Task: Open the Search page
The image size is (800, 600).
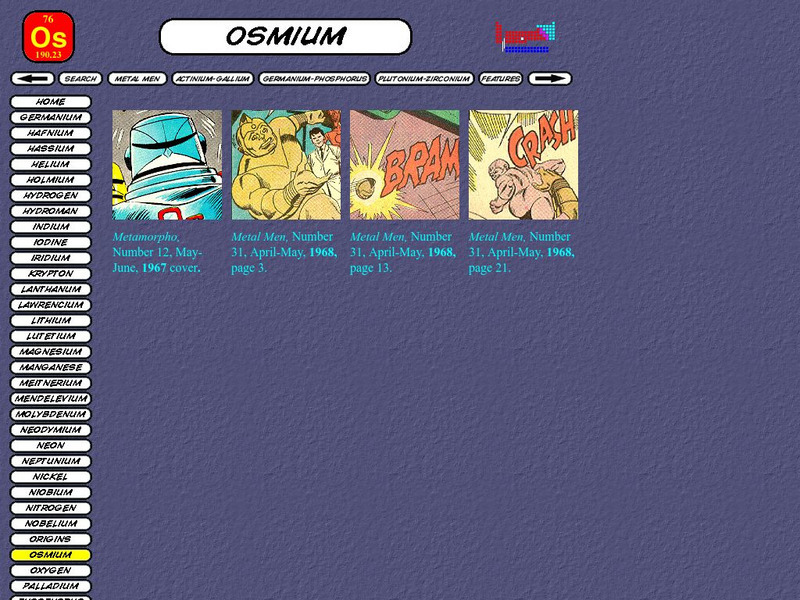Action: [80, 78]
